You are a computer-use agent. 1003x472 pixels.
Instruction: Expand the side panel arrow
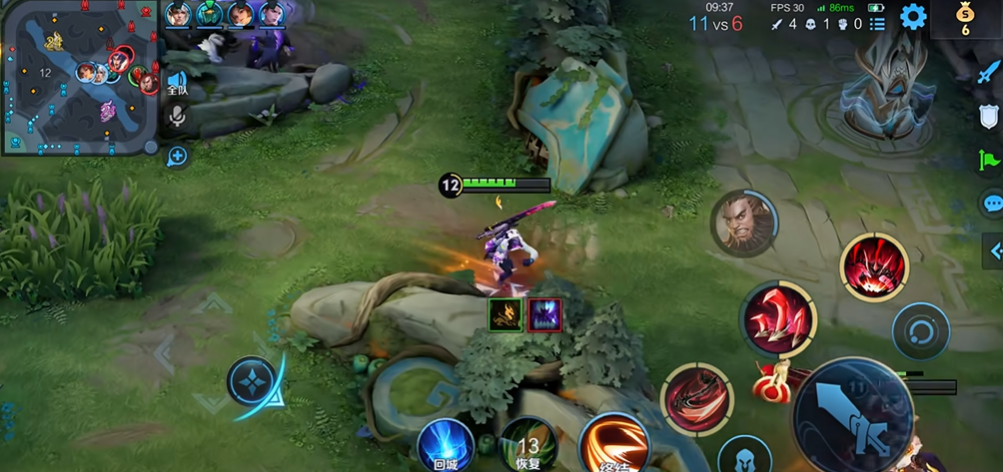(x=994, y=249)
